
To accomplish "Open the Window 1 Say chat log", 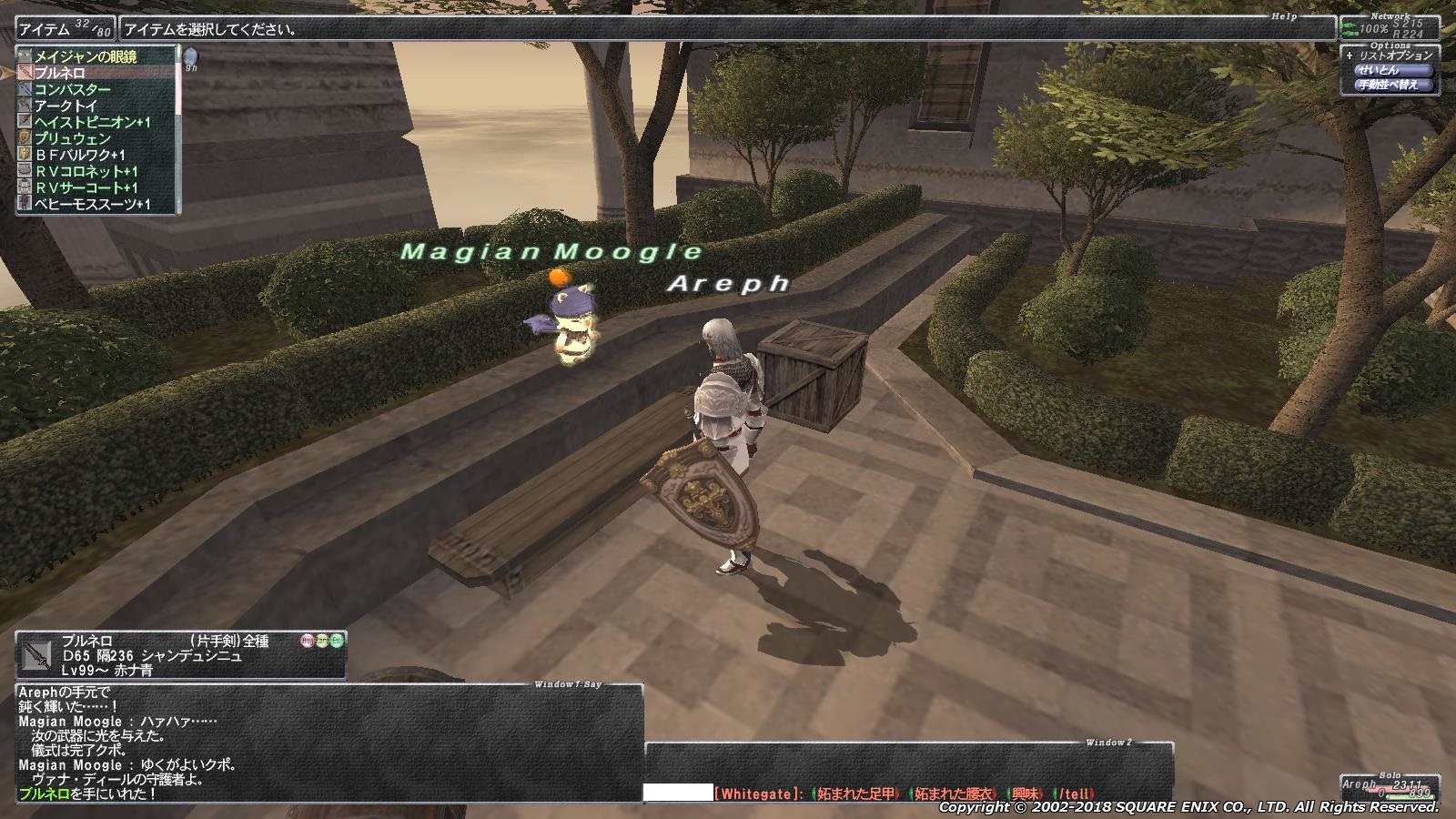I will click(328, 743).
